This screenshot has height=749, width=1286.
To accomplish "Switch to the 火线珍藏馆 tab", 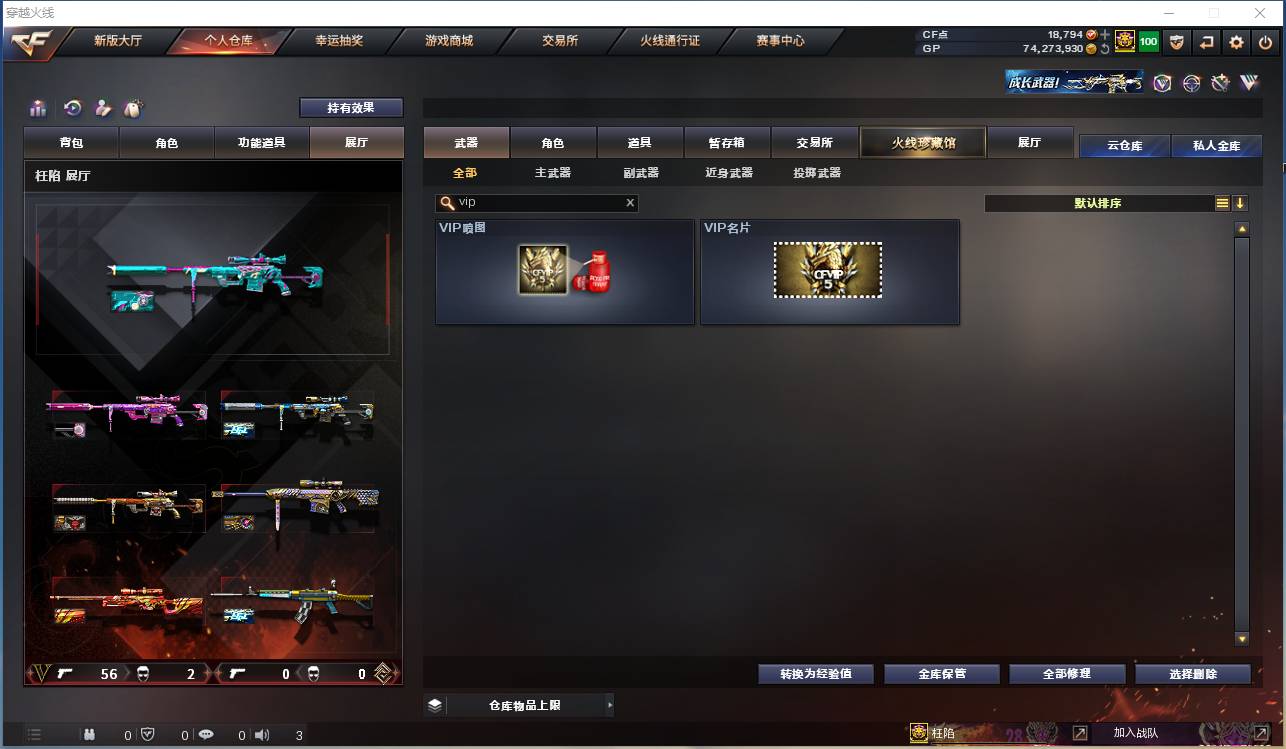I will coord(922,143).
